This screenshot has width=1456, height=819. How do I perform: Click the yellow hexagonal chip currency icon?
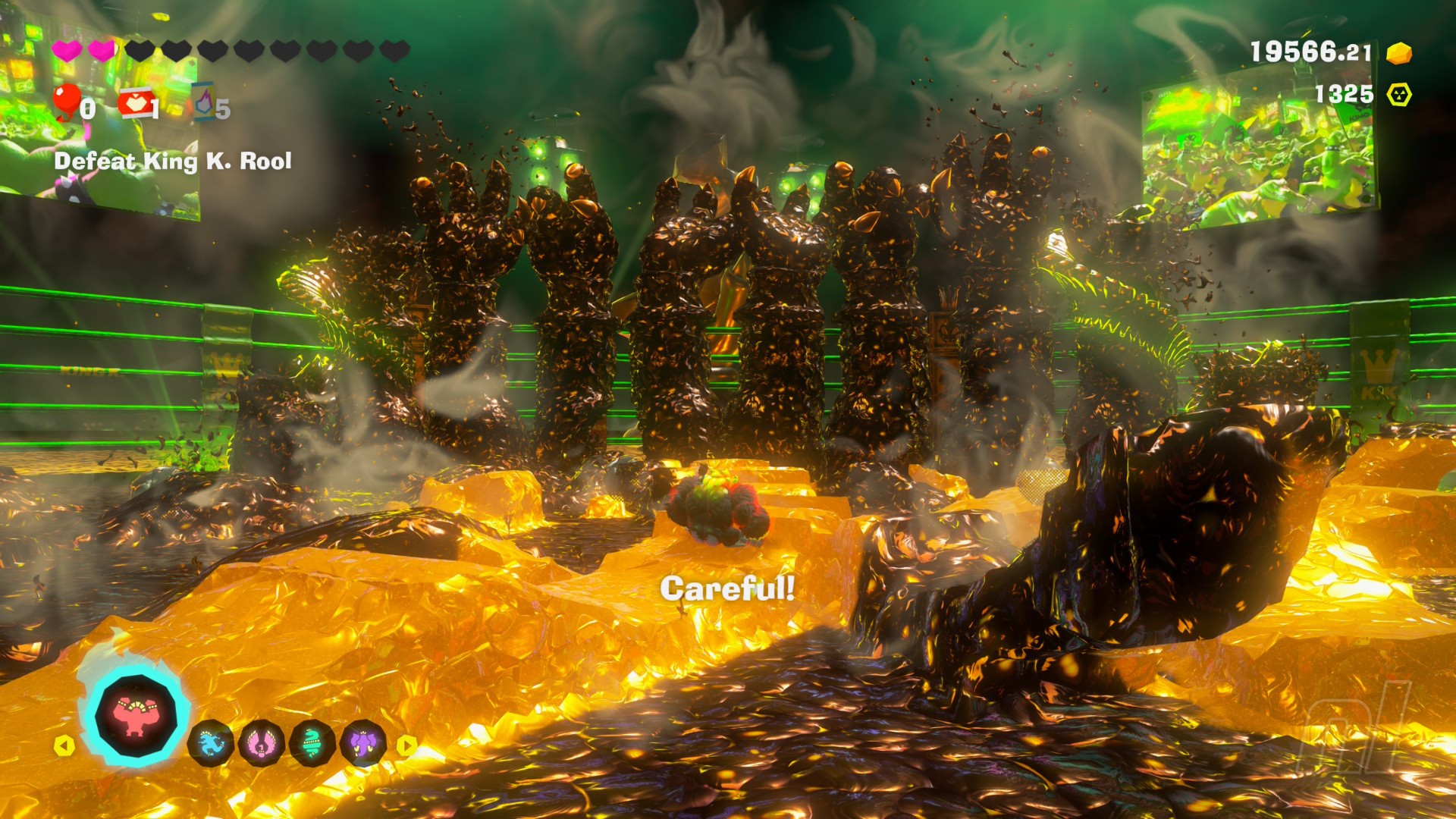point(1399,95)
